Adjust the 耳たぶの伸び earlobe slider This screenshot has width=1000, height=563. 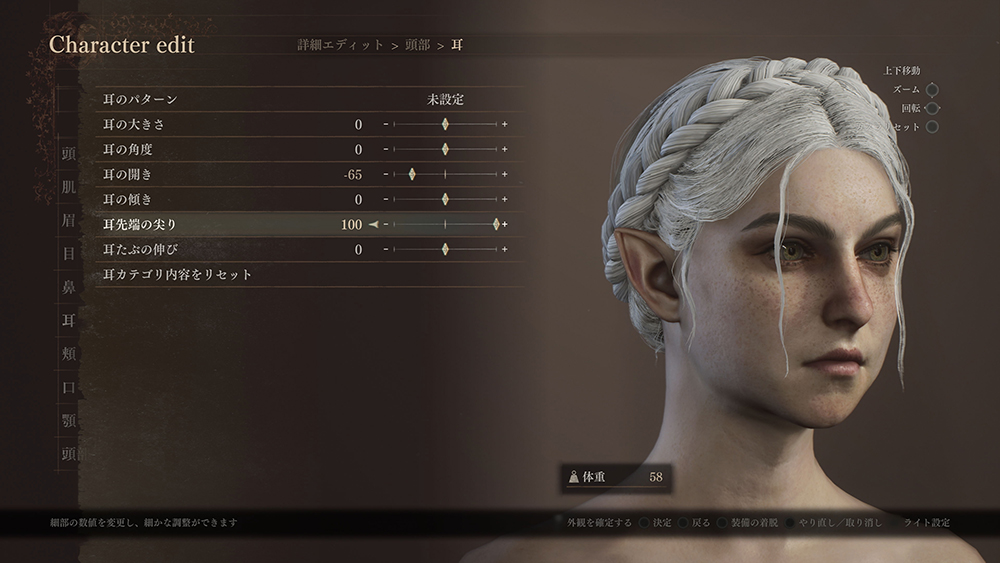tap(445, 249)
